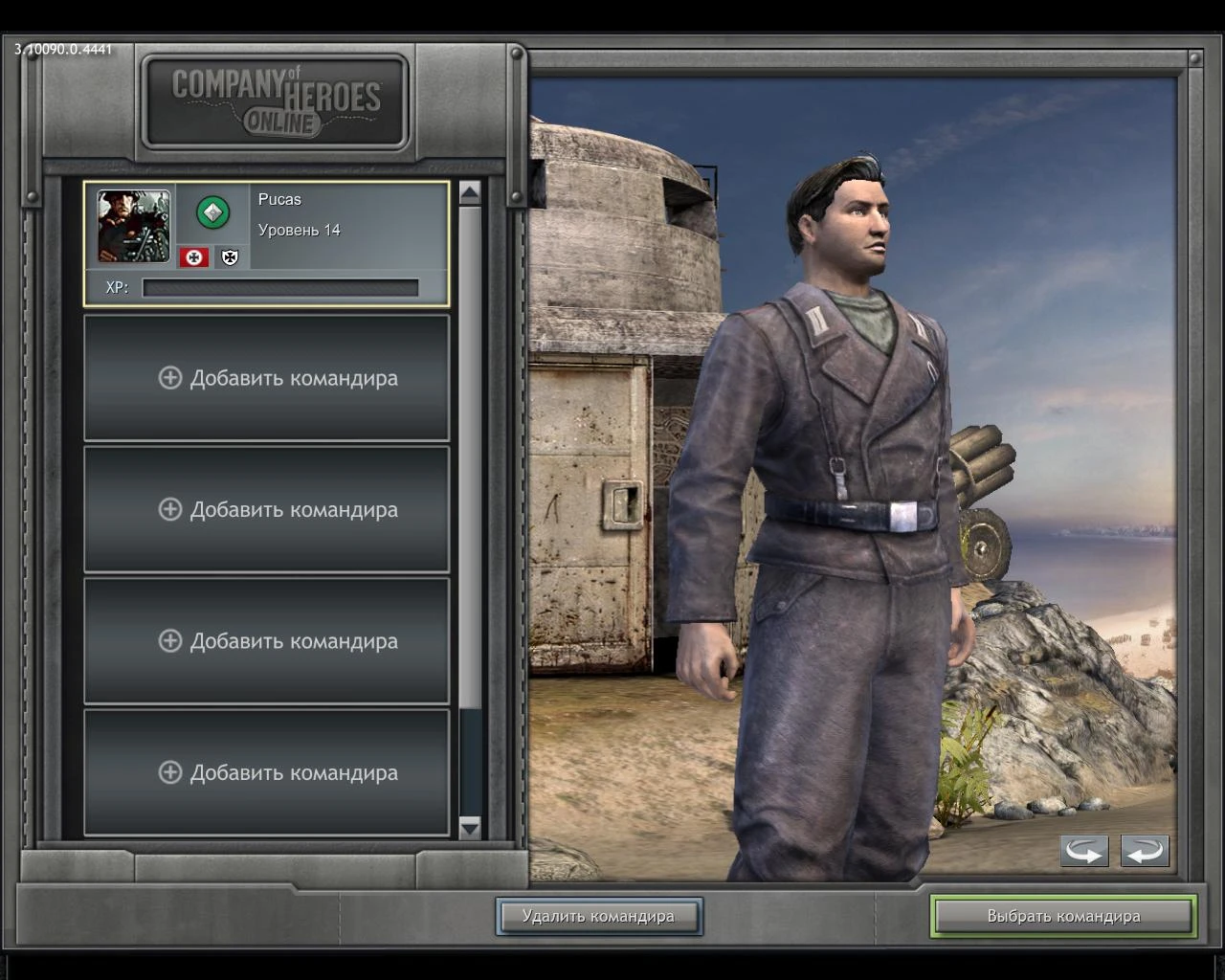Click the rotate character clockwise arrow icon
Screen dimensions: 1225x980
coord(1146,850)
